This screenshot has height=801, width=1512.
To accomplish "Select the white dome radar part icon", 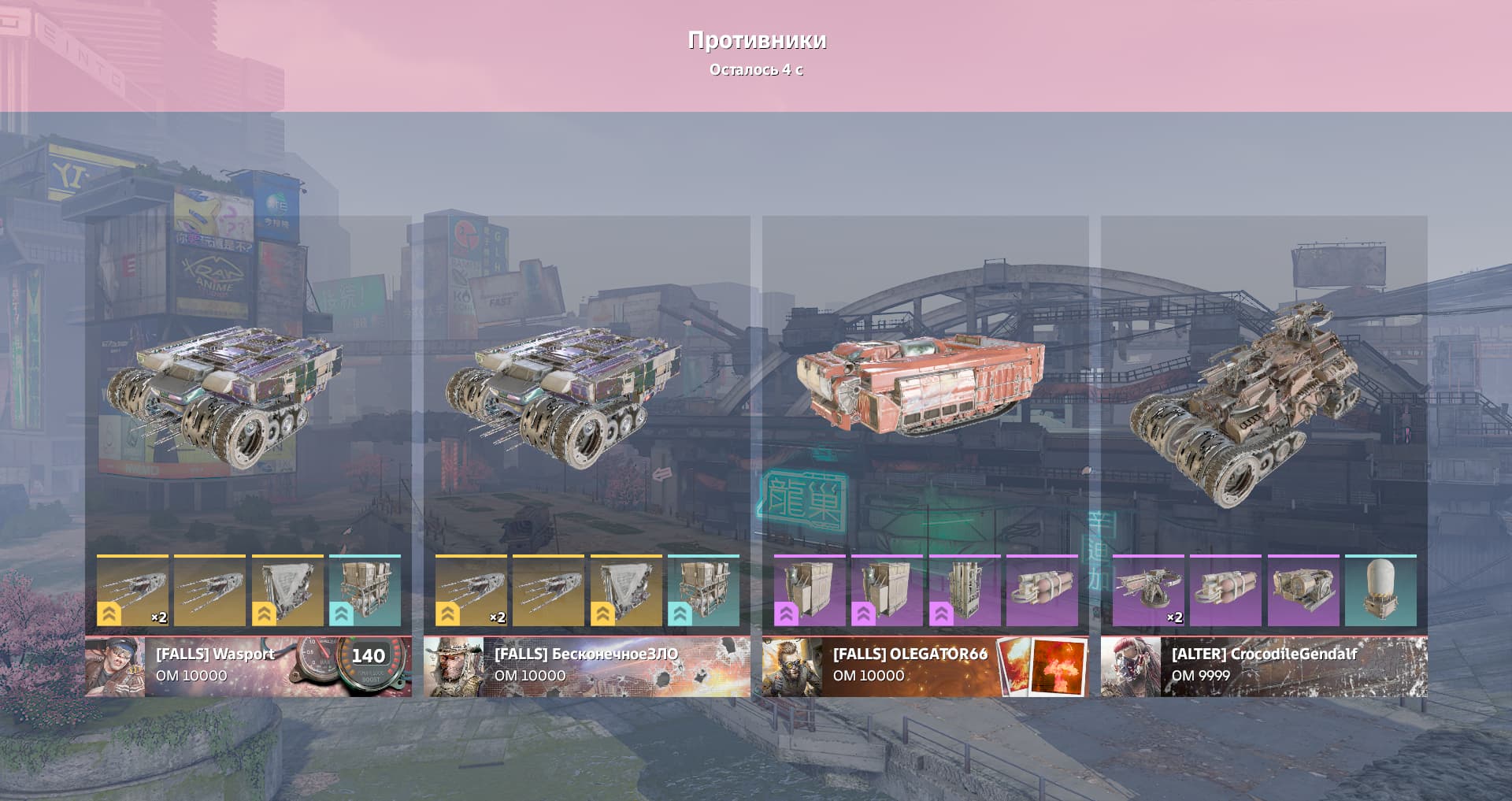I will click(x=1380, y=591).
